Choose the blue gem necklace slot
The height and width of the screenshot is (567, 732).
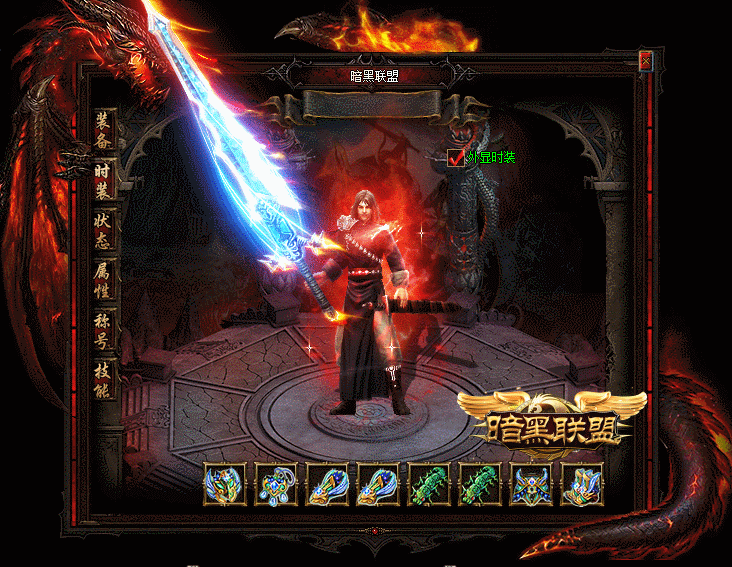click(x=275, y=485)
